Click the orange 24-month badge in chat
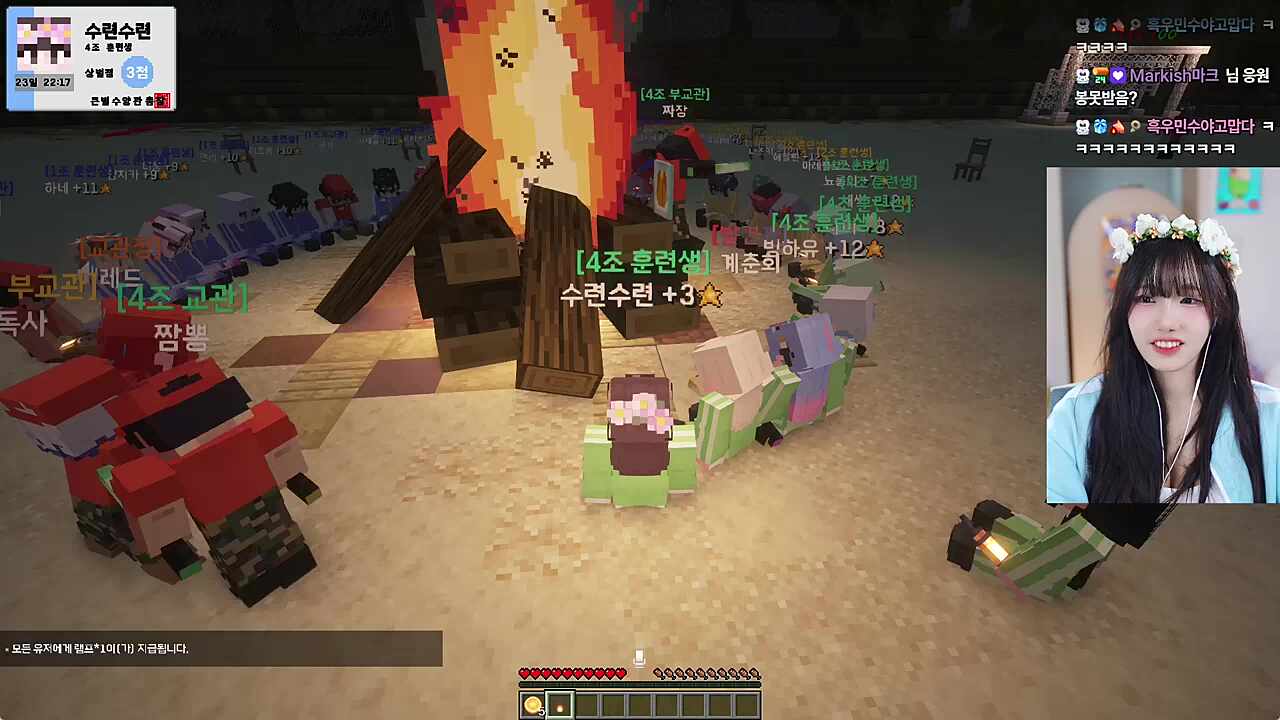The height and width of the screenshot is (720, 1280). point(1099,75)
